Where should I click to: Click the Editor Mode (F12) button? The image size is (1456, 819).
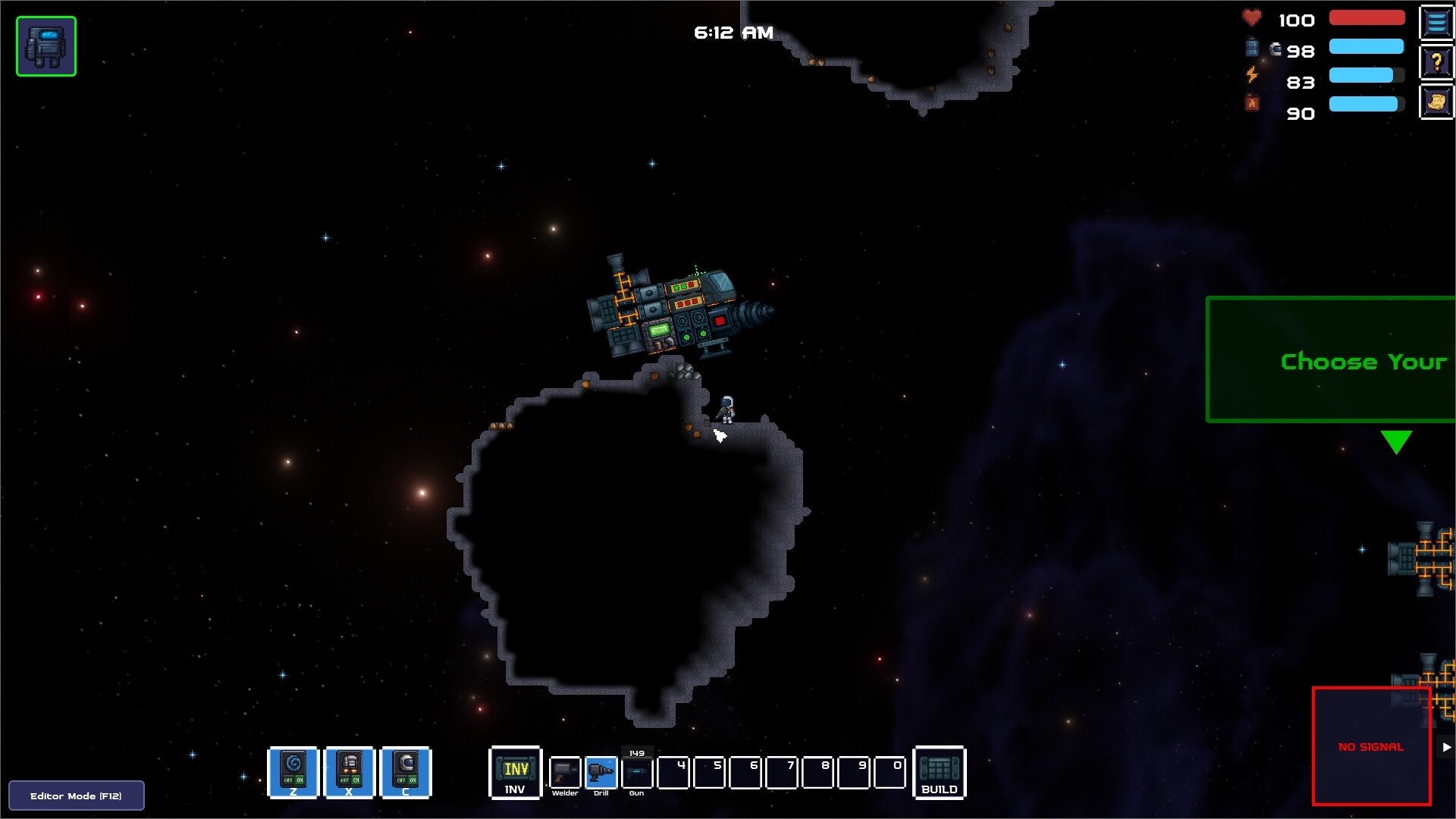[76, 795]
